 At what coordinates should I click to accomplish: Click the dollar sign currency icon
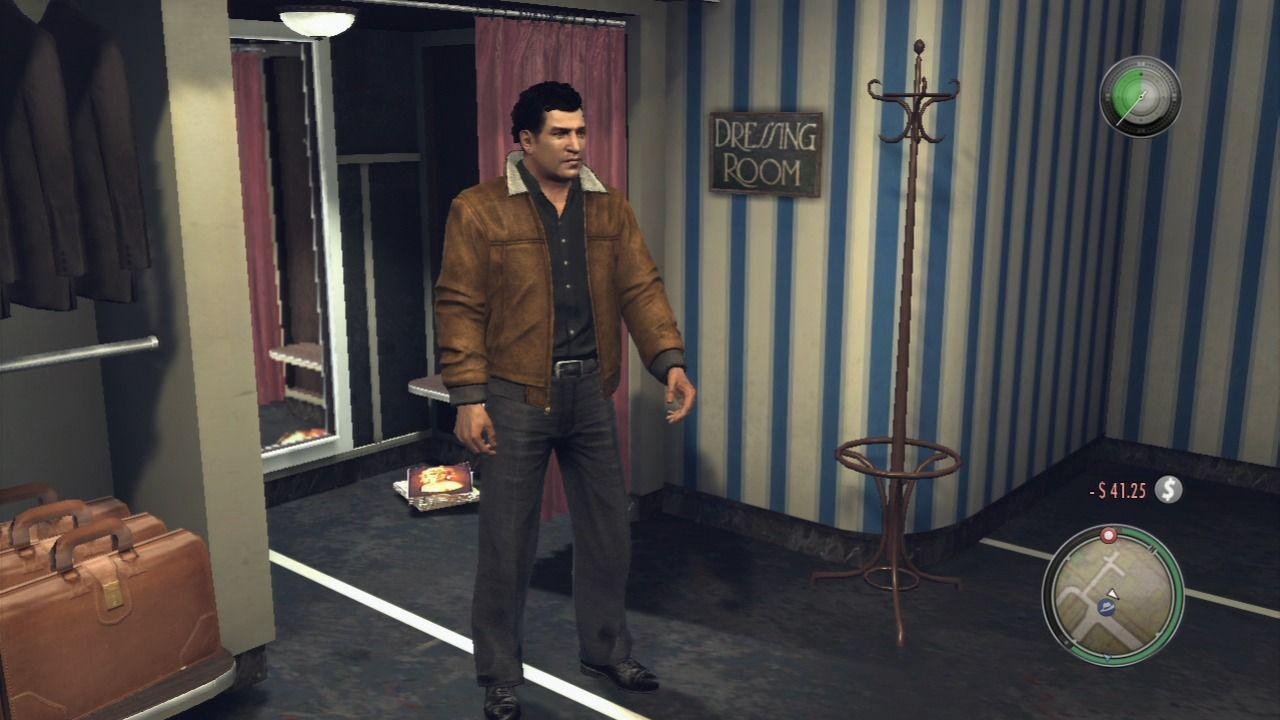click(1168, 491)
